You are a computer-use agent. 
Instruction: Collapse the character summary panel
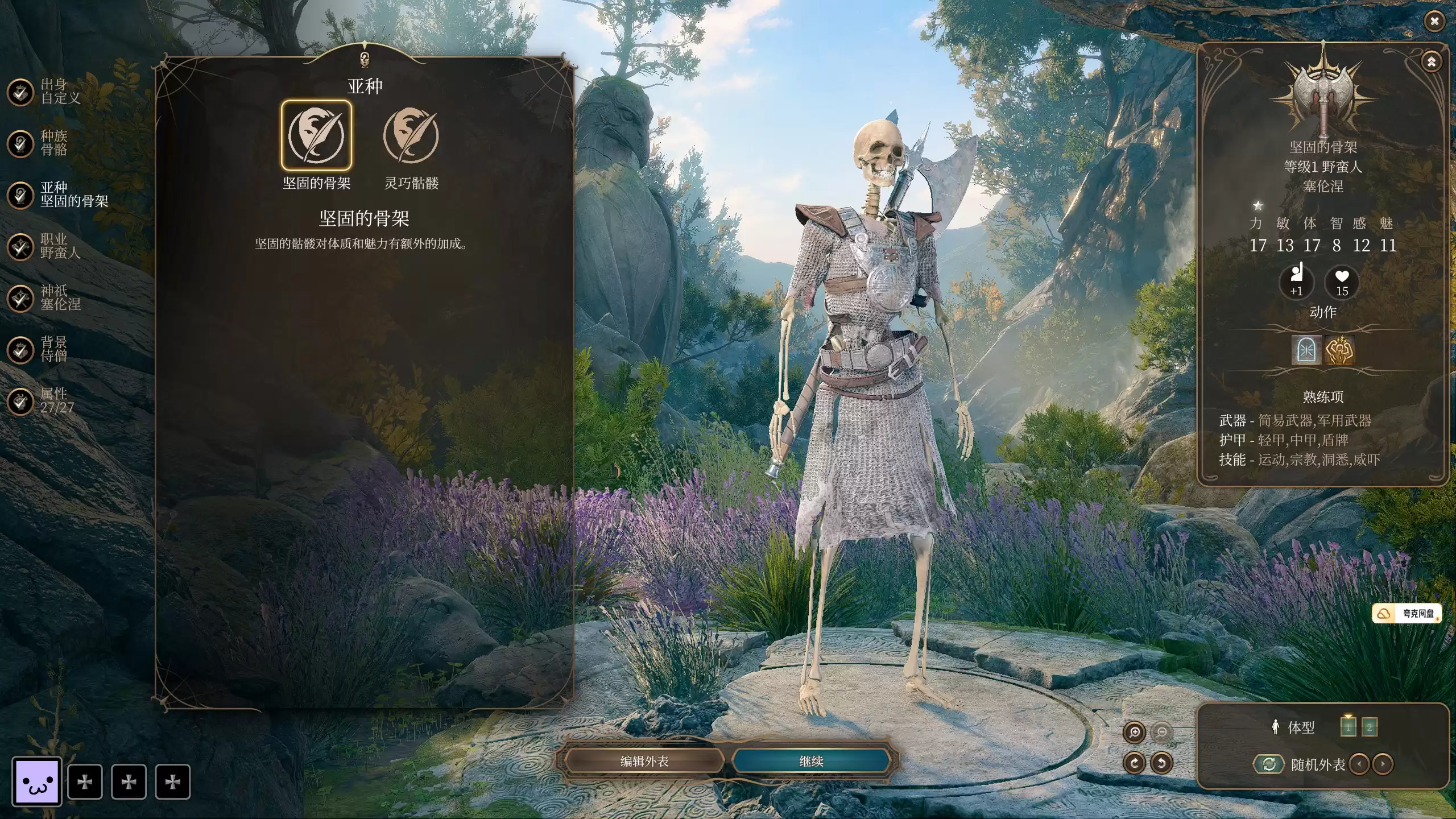1432,61
